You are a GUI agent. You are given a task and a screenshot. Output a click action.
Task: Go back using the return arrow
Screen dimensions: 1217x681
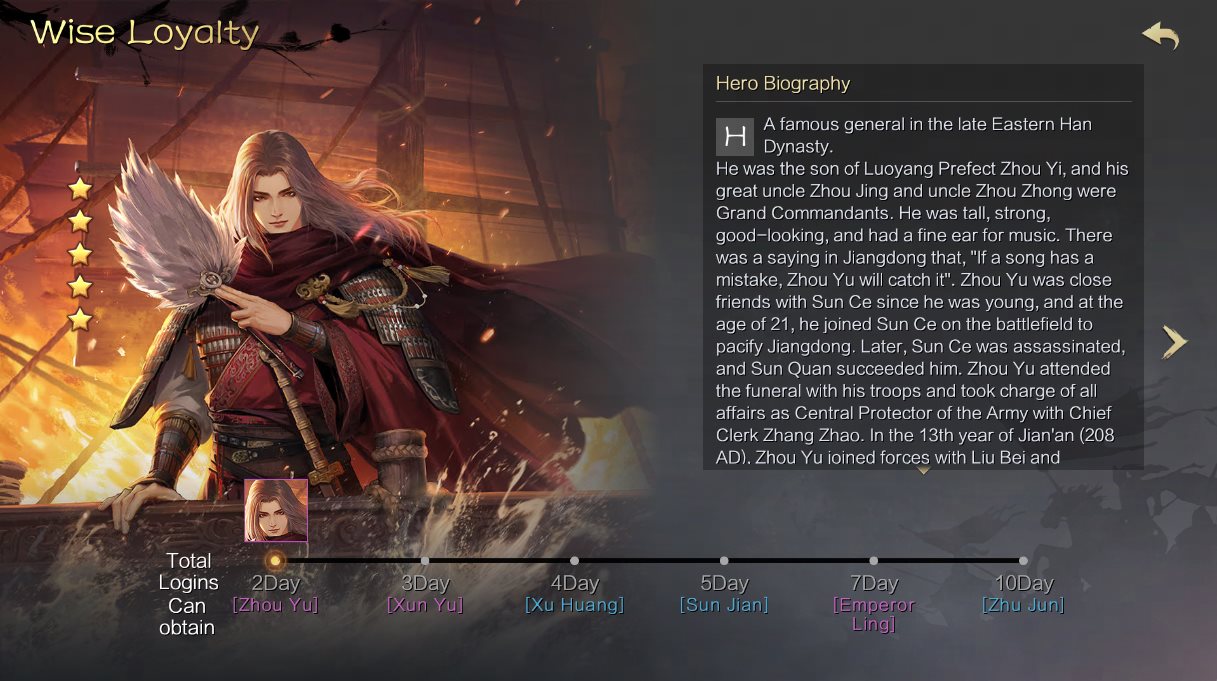pyautogui.click(x=1161, y=36)
